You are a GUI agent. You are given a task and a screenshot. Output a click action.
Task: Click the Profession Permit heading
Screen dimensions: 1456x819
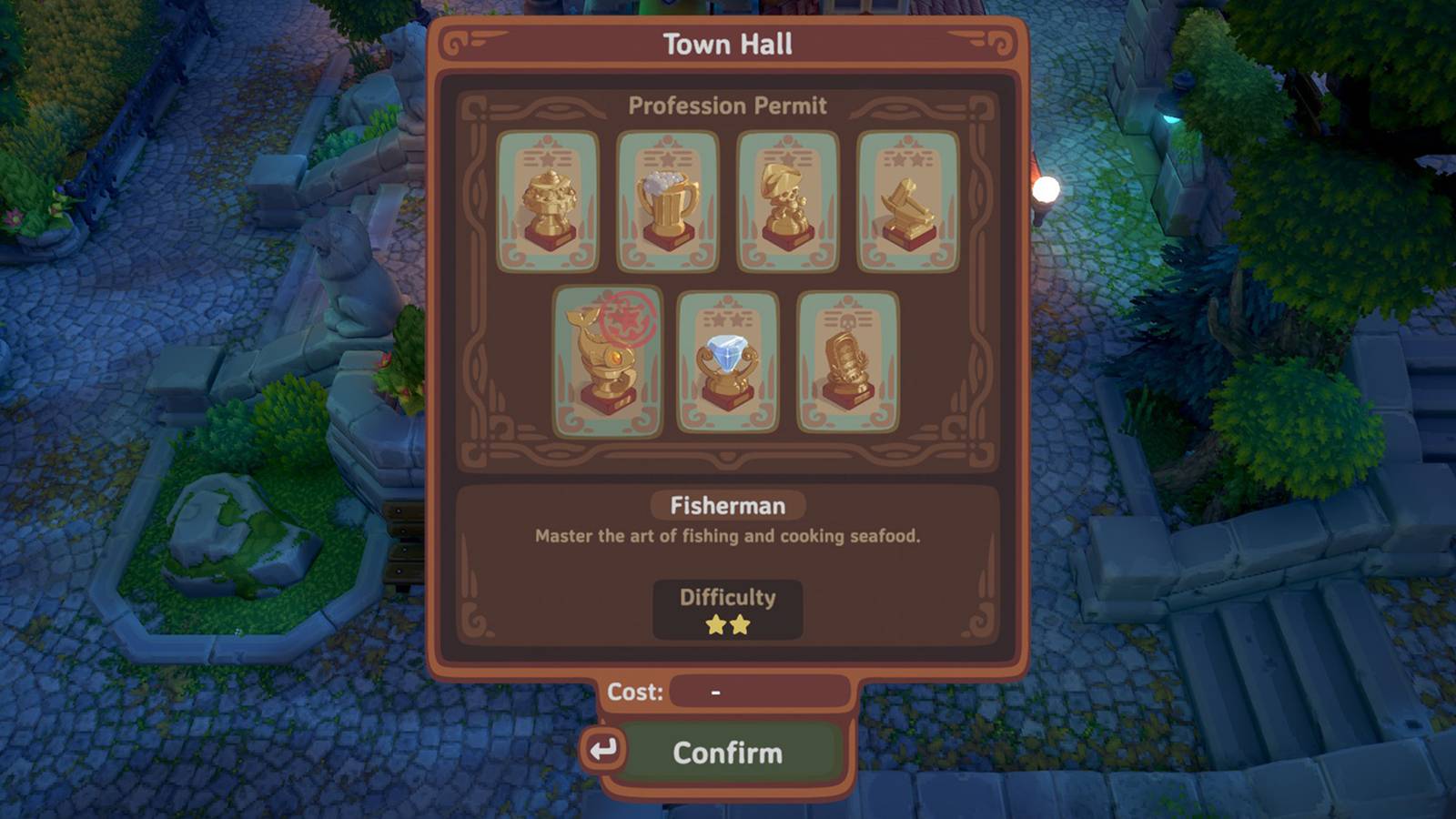(726, 106)
